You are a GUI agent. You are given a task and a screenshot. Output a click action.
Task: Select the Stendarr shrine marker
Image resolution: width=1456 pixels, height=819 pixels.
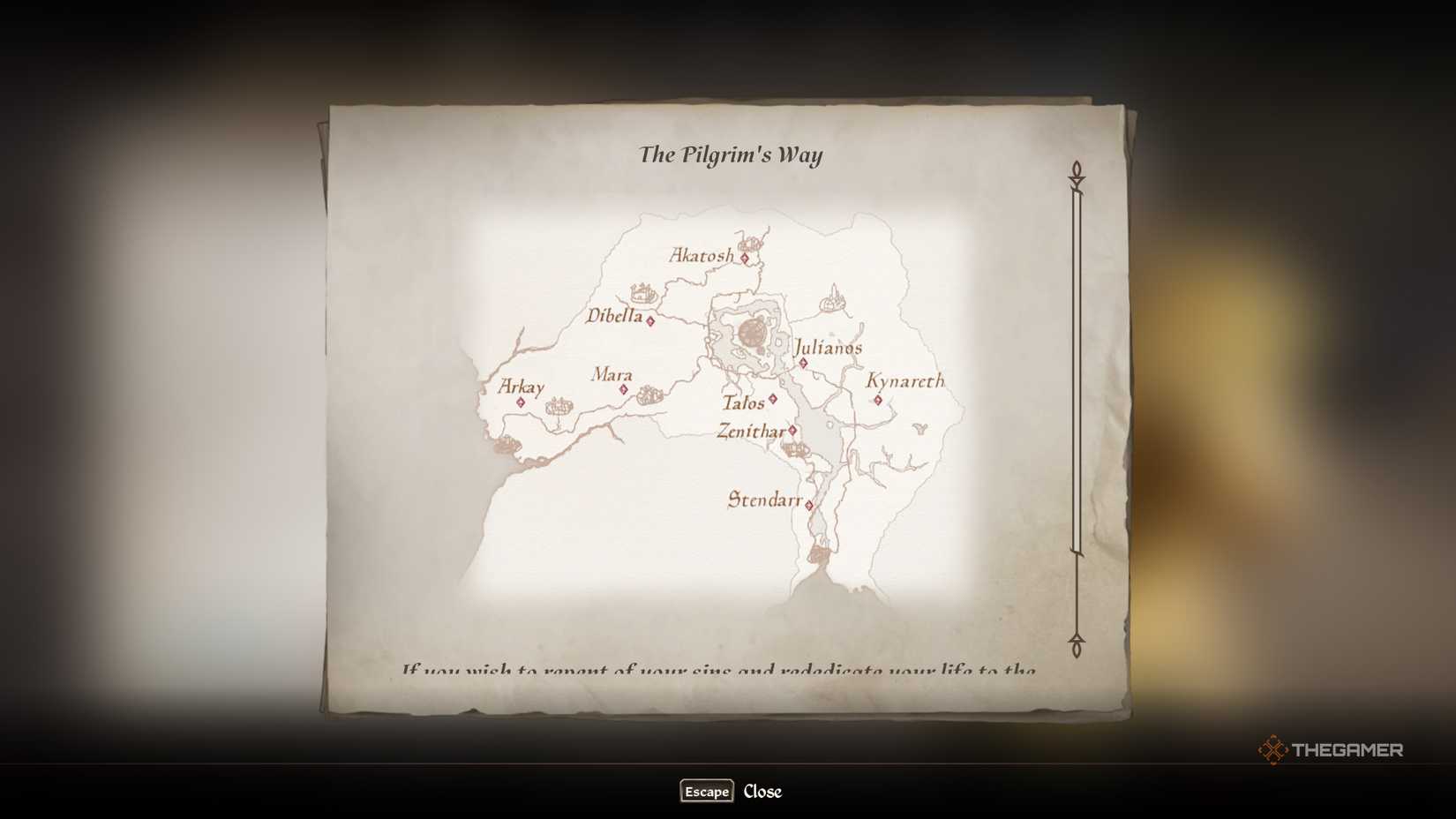pyautogui.click(x=809, y=504)
